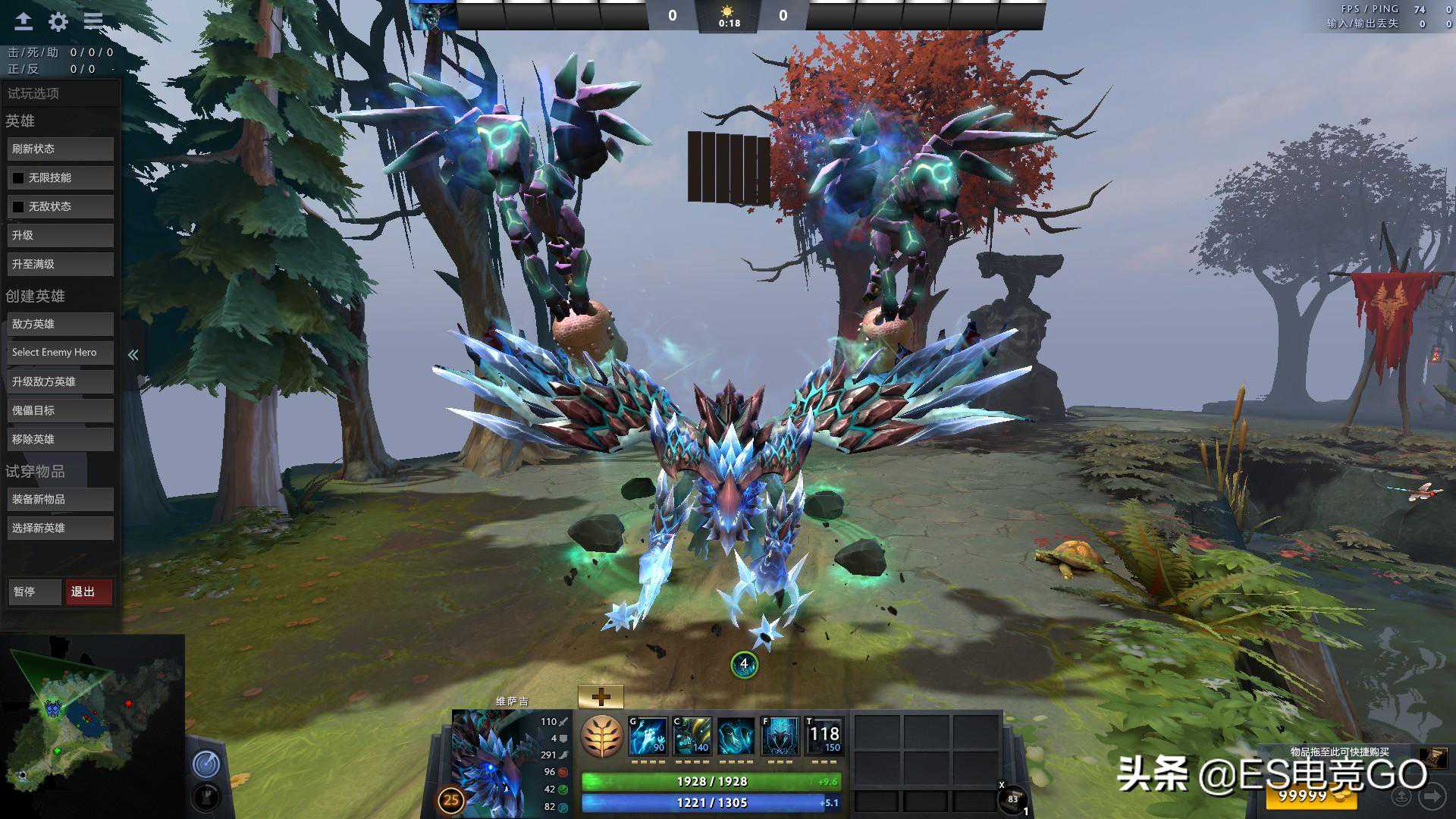
Task: Toggle the 无限技能 checkbox
Action: click(x=18, y=178)
